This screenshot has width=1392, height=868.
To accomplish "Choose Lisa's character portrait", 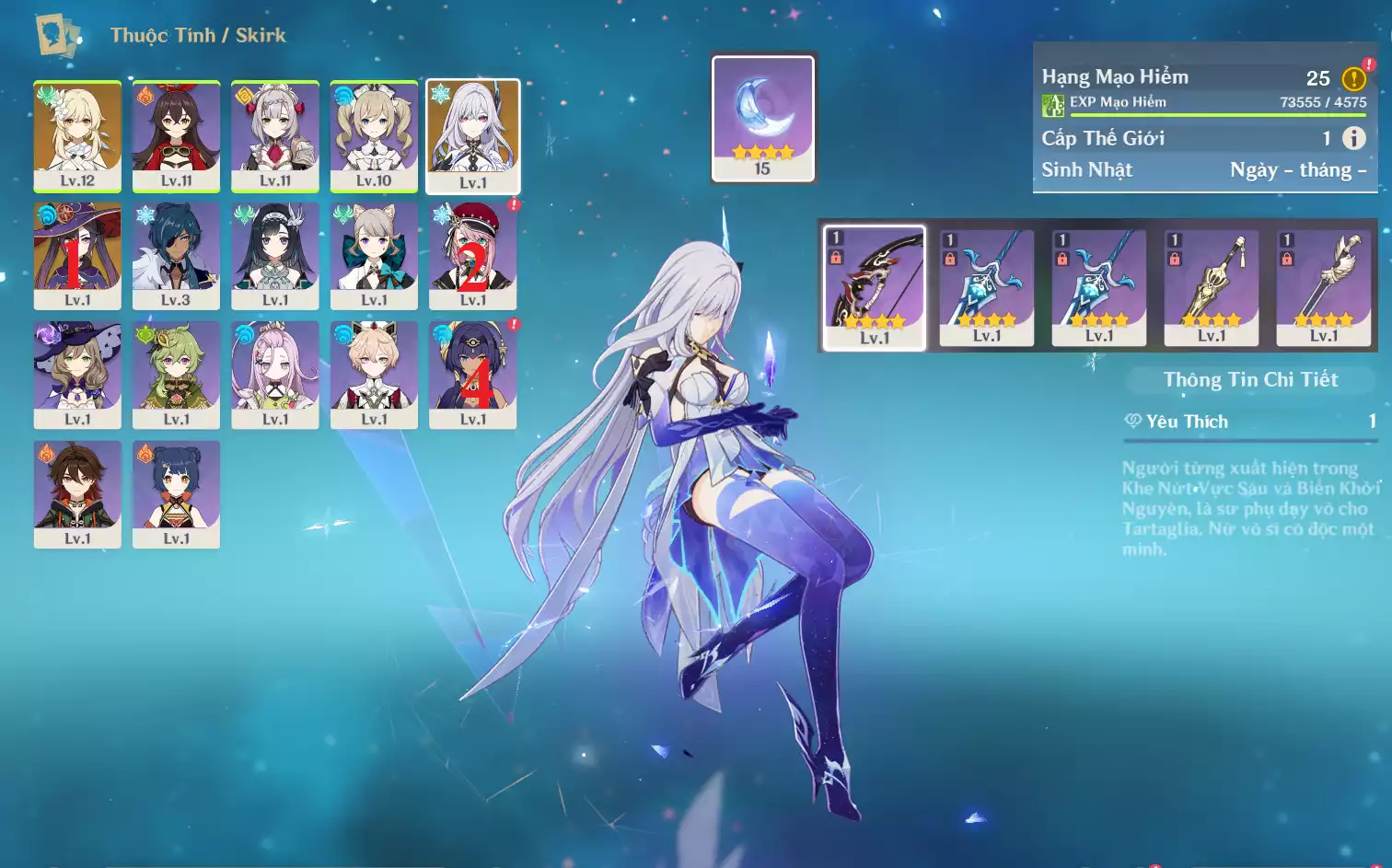I will pyautogui.click(x=77, y=374).
